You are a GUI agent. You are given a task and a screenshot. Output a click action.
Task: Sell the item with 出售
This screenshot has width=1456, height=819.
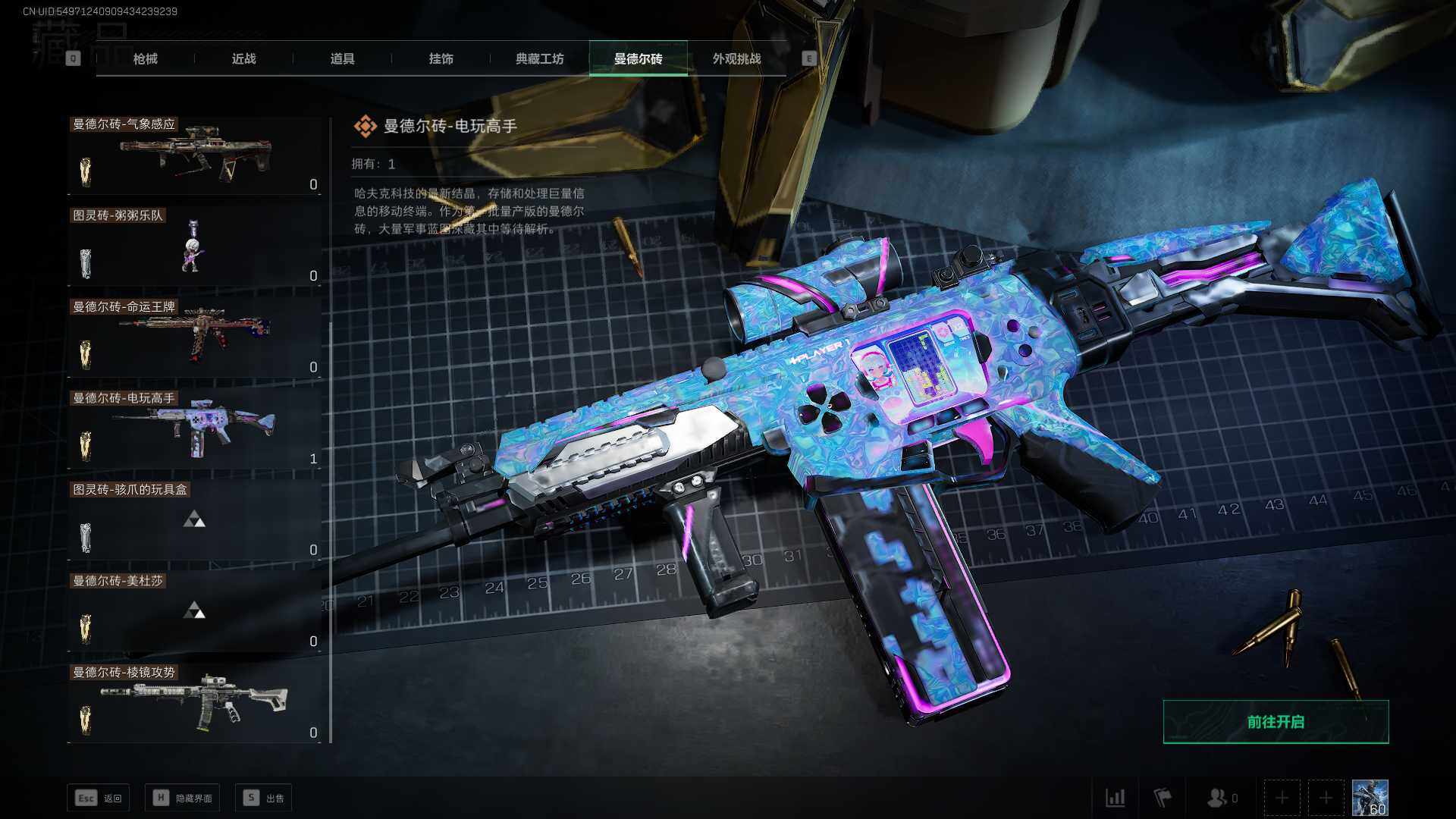click(264, 798)
